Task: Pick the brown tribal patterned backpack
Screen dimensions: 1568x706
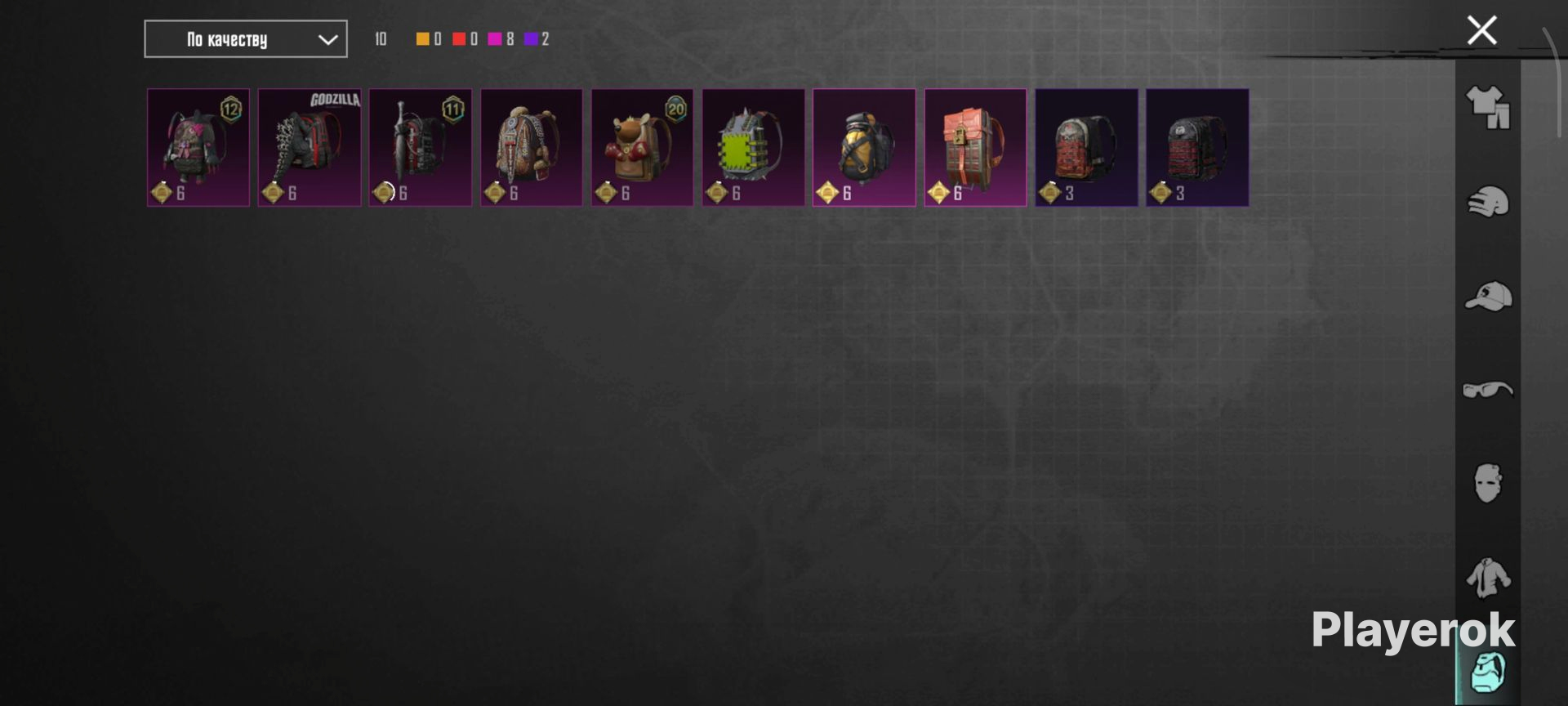Action: 532,147
